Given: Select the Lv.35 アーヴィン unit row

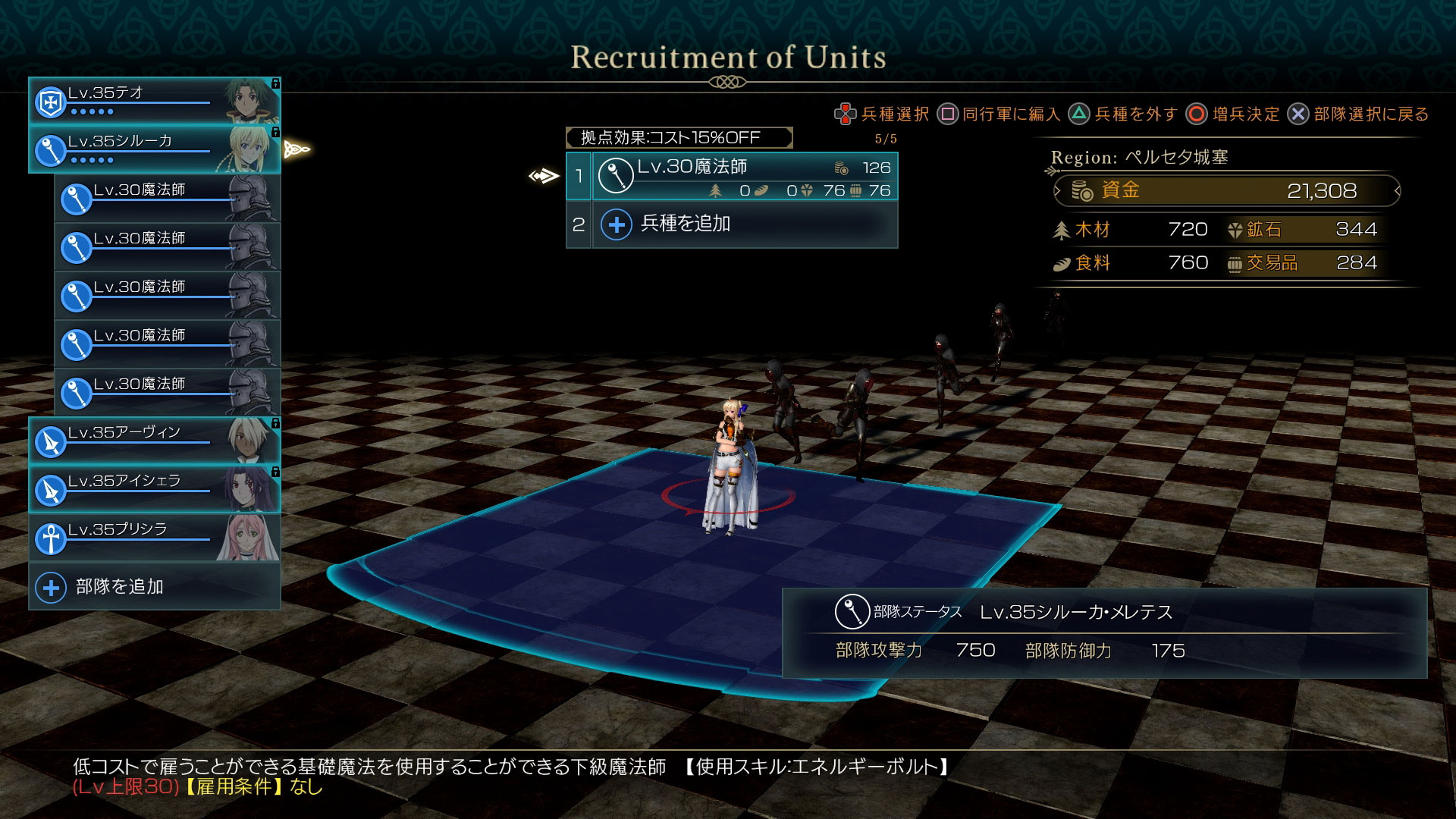Looking at the screenshot, I should tap(154, 441).
